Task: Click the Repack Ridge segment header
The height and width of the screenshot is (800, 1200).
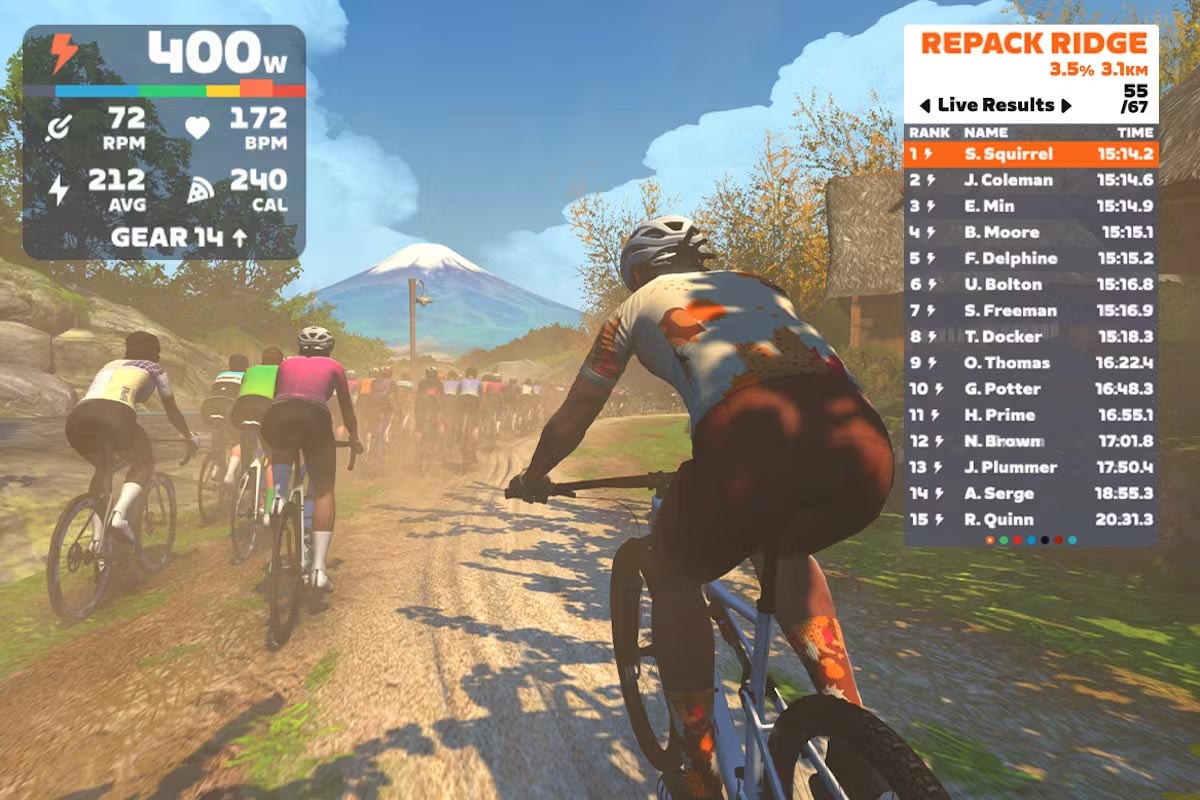Action: (1033, 43)
